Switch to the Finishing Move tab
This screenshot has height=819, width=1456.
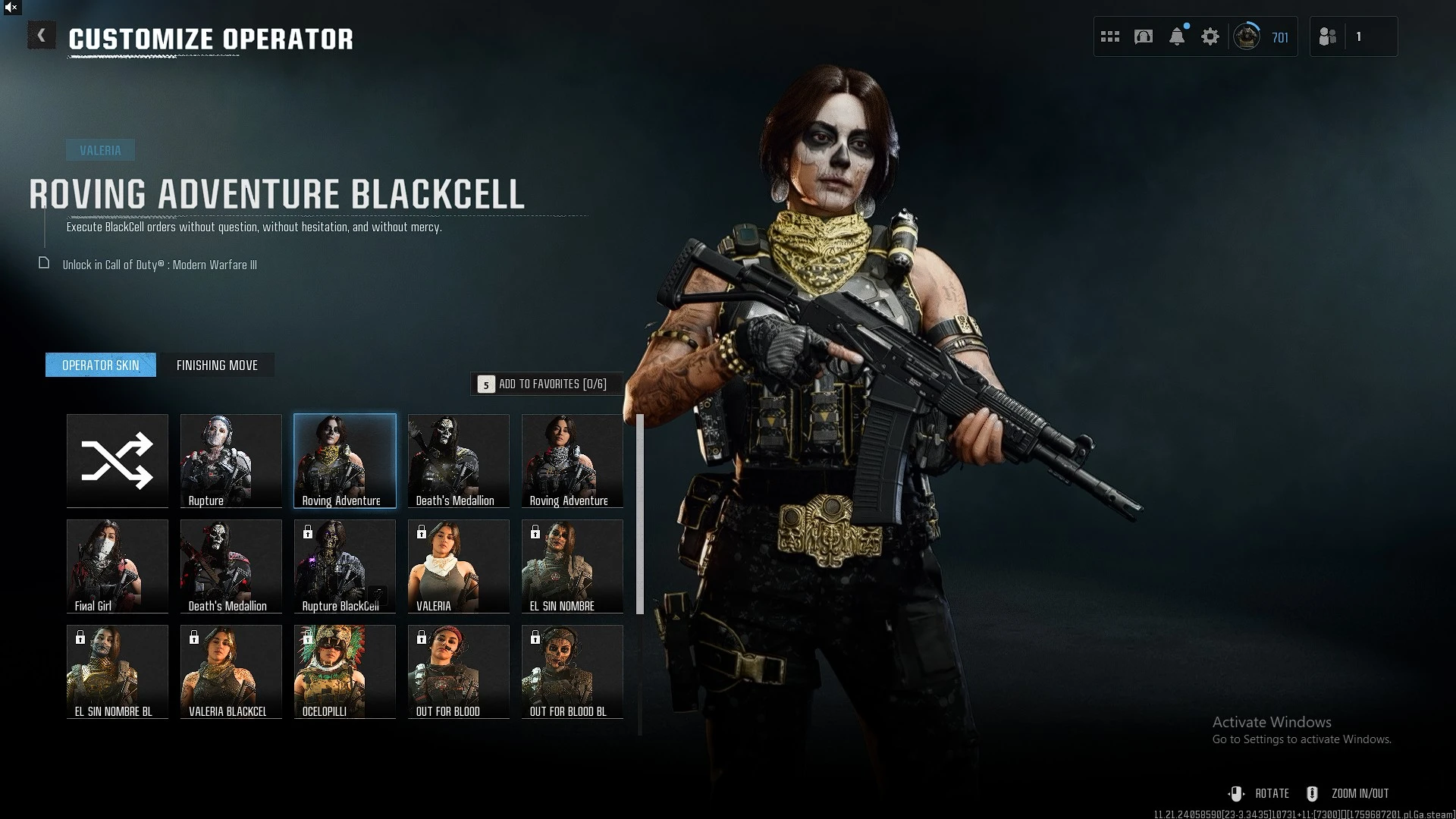click(x=217, y=366)
